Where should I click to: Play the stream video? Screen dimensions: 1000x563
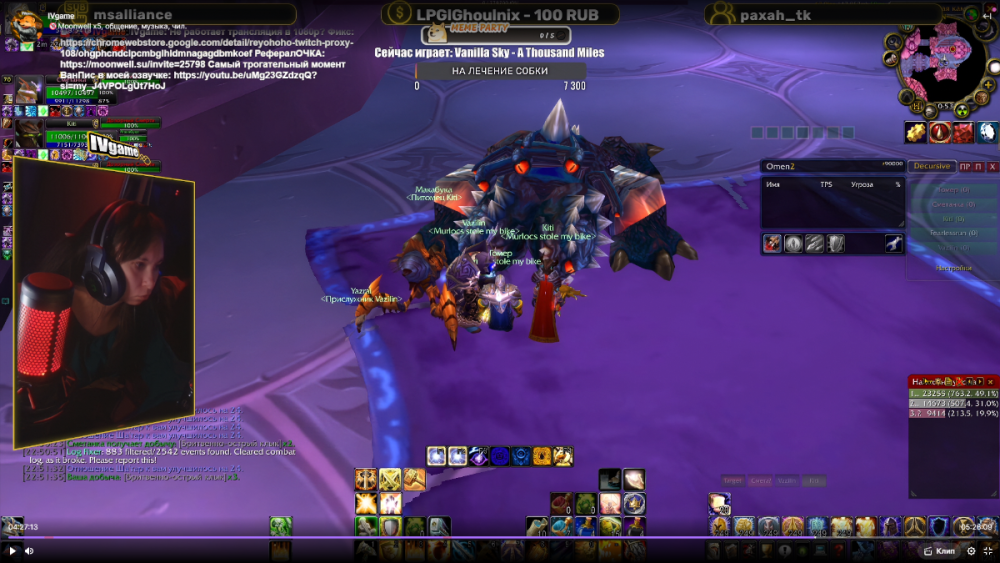(13, 550)
